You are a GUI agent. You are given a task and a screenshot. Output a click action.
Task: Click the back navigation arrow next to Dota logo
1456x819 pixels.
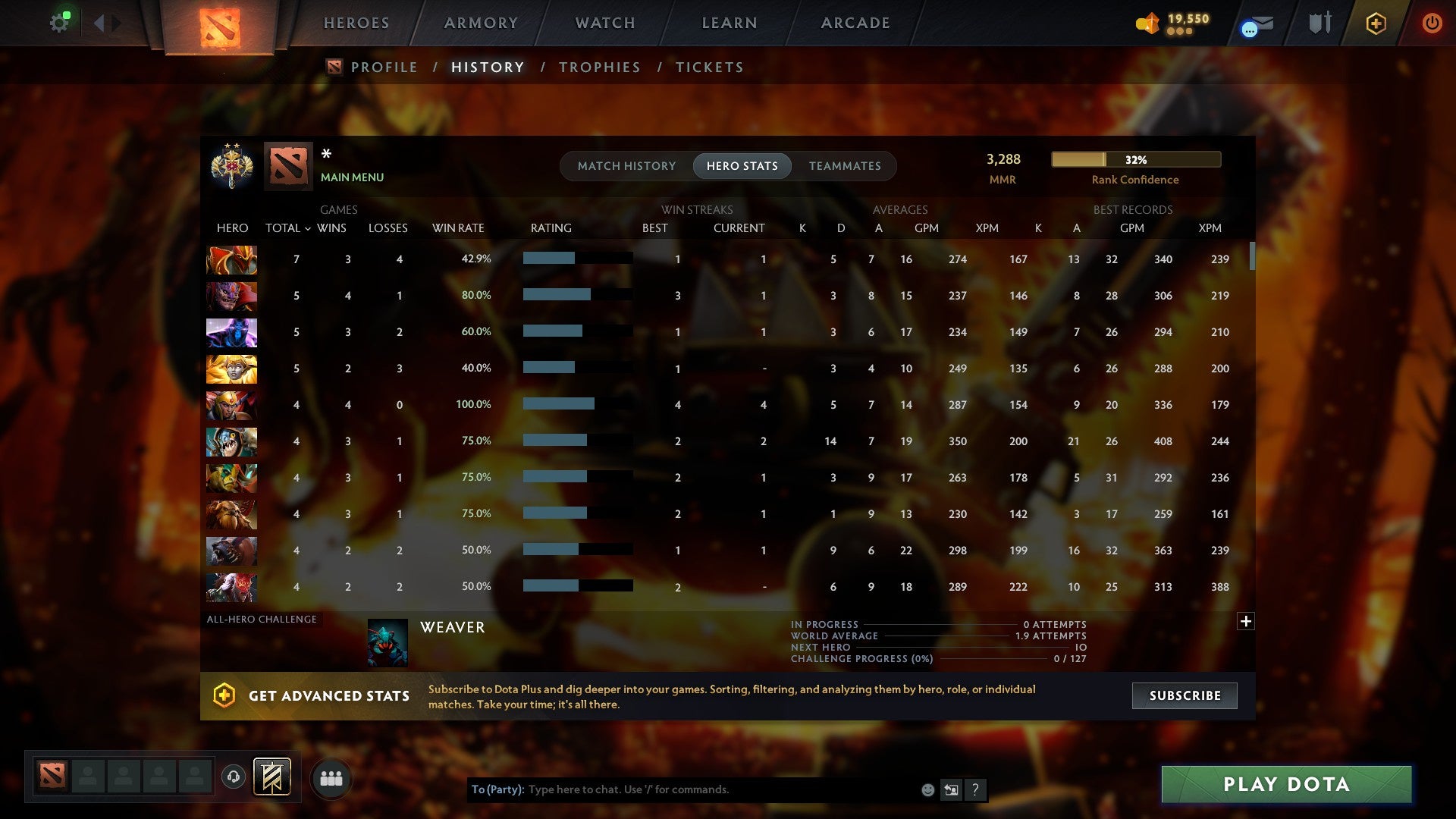point(99,22)
